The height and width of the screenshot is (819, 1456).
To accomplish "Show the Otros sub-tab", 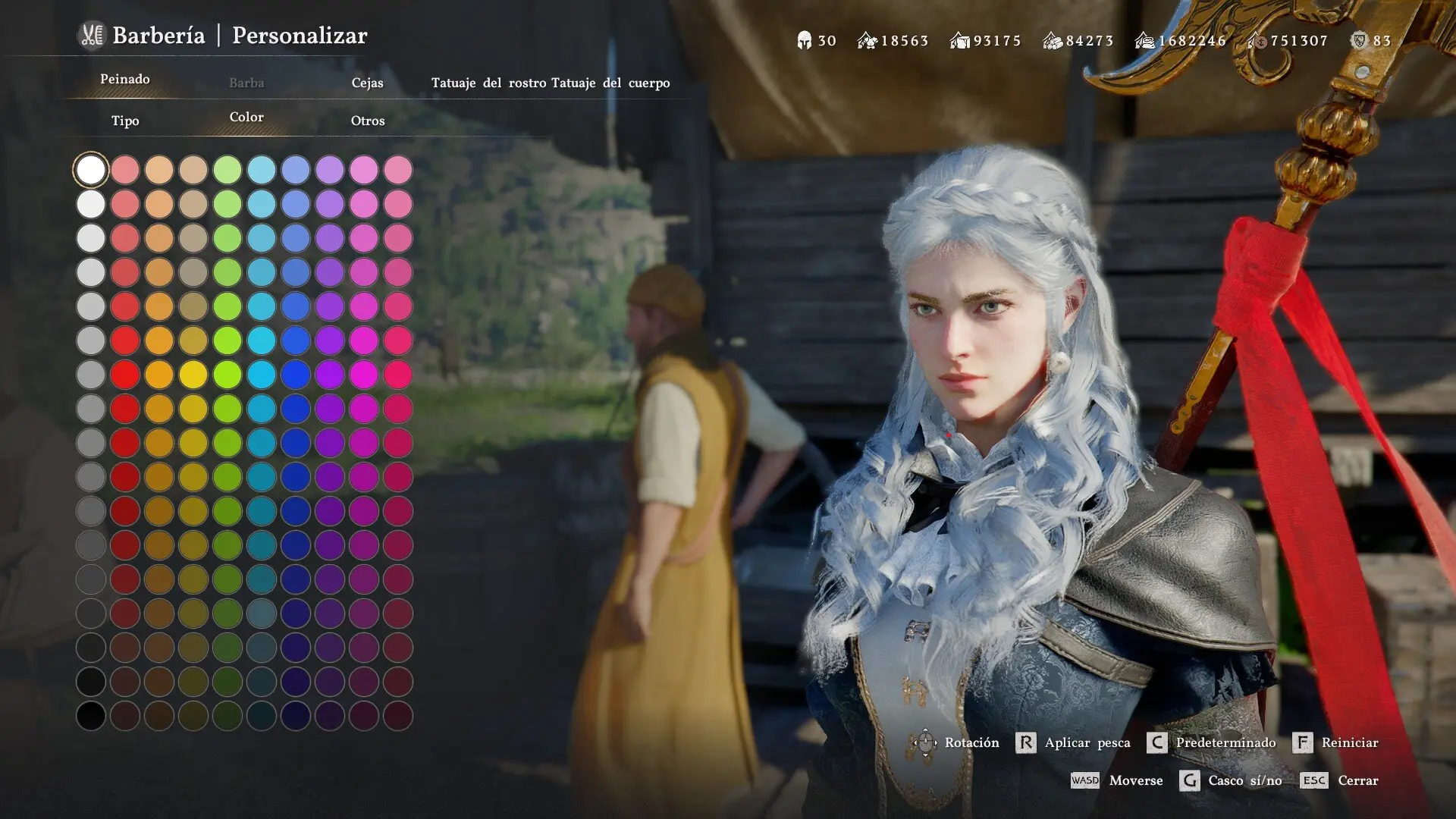I will point(368,121).
